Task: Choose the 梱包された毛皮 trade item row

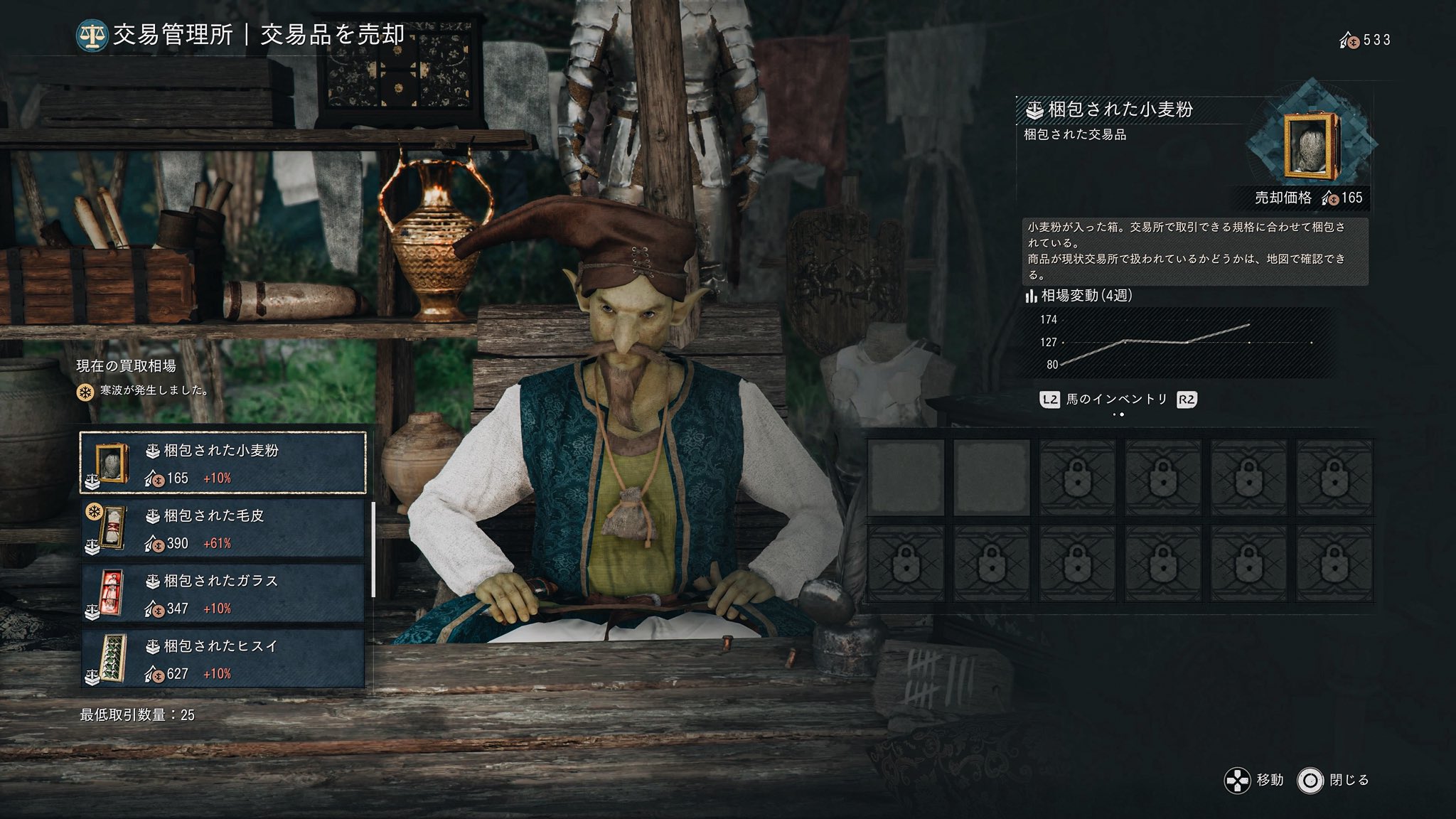Action: tap(223, 528)
